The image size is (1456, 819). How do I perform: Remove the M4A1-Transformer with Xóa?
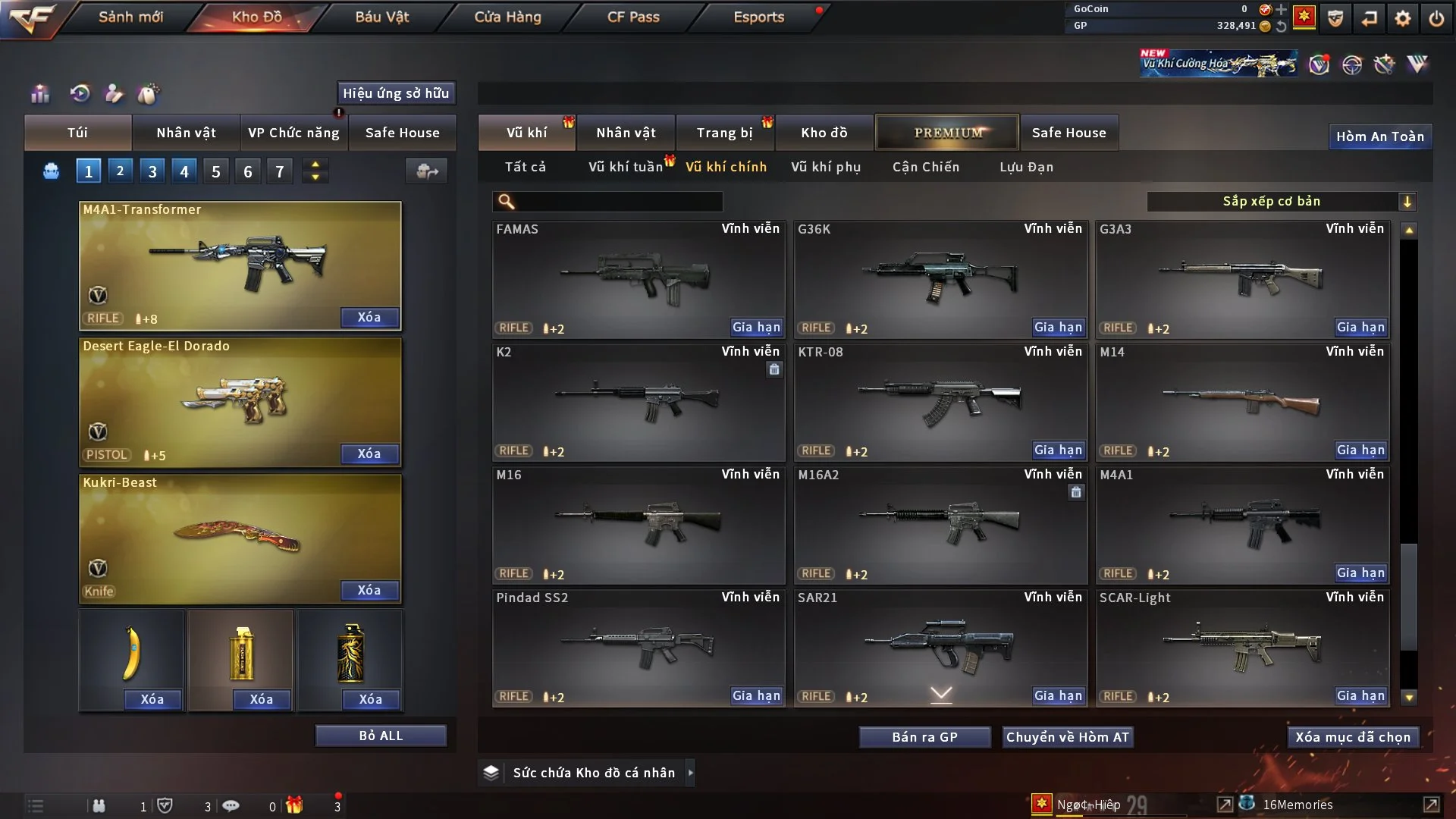coord(369,318)
